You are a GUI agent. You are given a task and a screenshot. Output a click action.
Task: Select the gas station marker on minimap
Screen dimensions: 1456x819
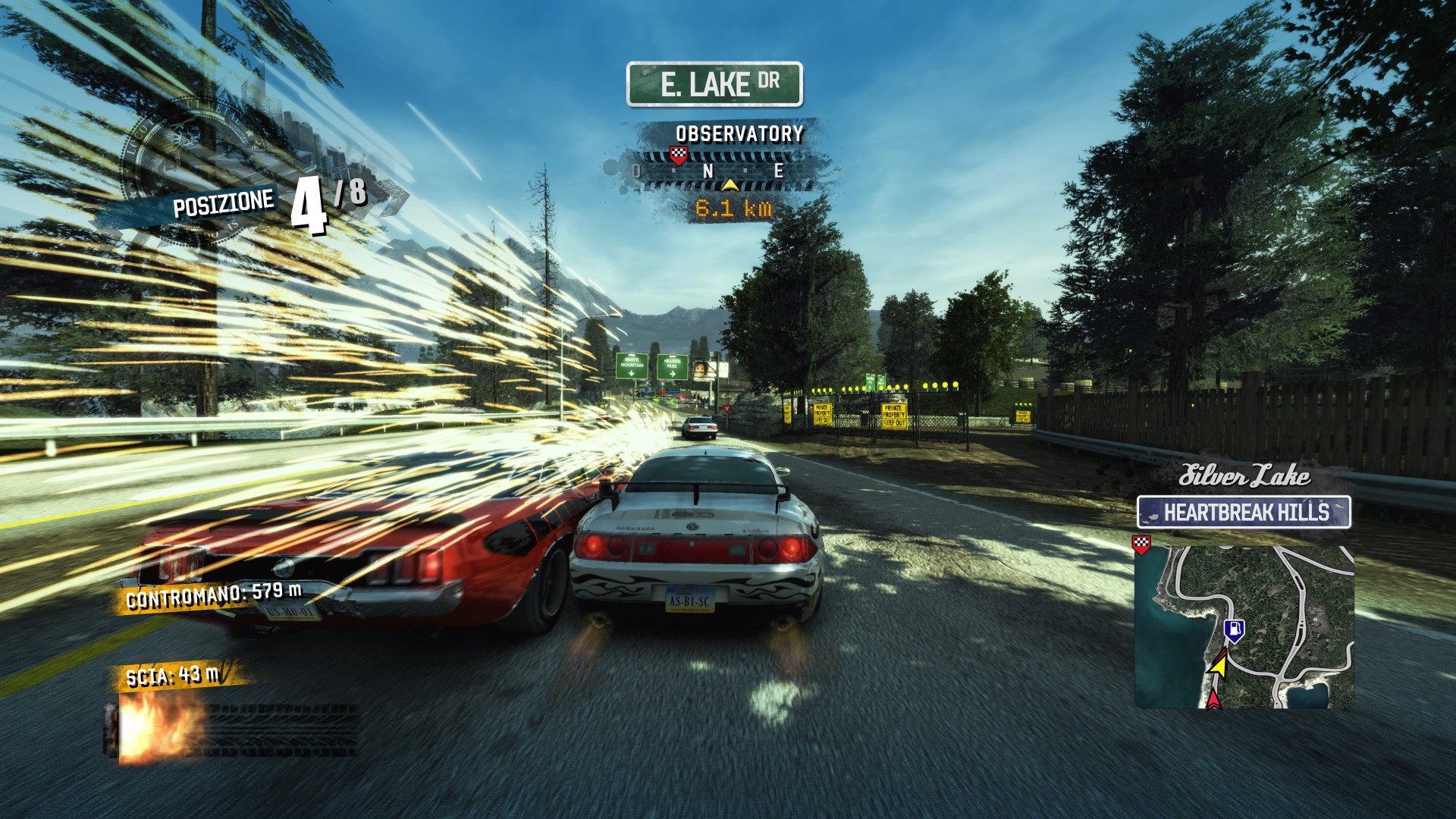click(1235, 630)
